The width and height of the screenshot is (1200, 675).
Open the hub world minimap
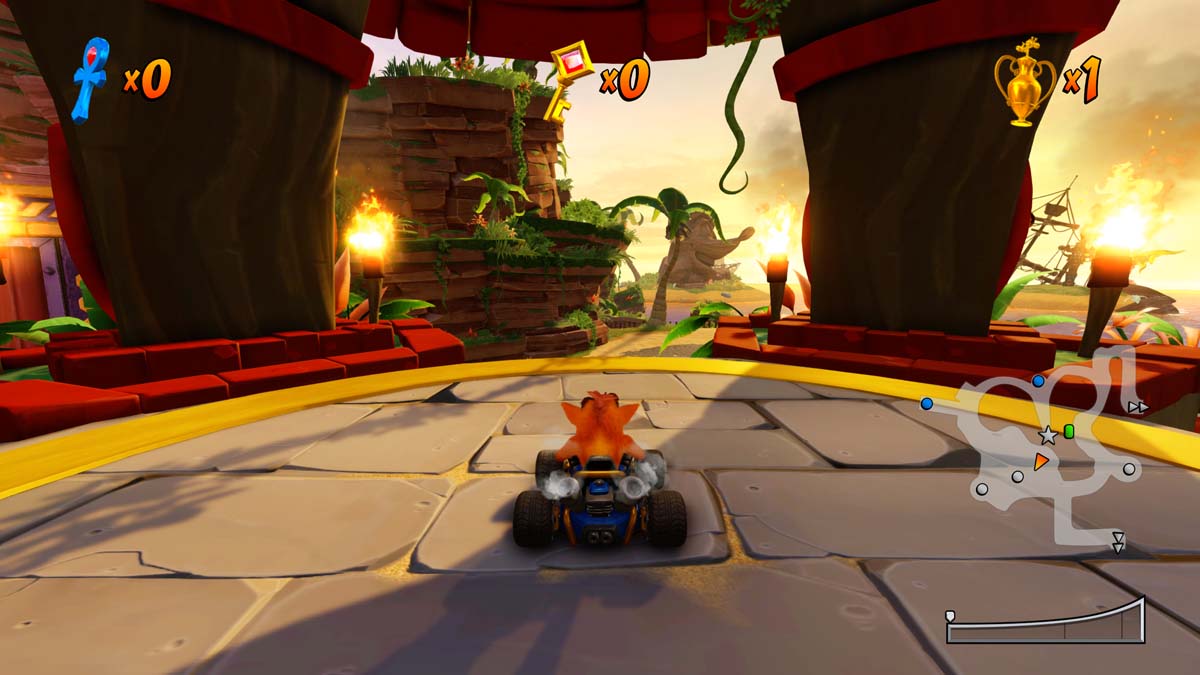[x=1050, y=450]
